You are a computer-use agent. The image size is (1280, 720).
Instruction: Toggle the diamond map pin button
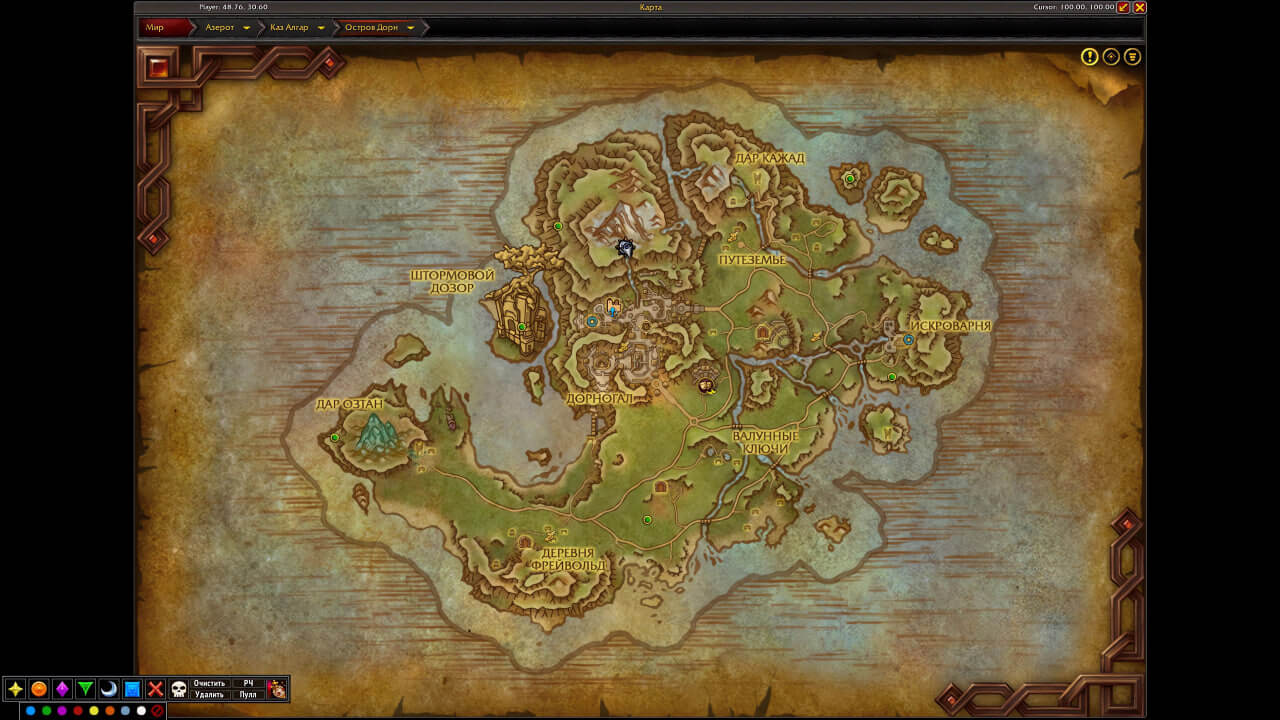(1111, 57)
